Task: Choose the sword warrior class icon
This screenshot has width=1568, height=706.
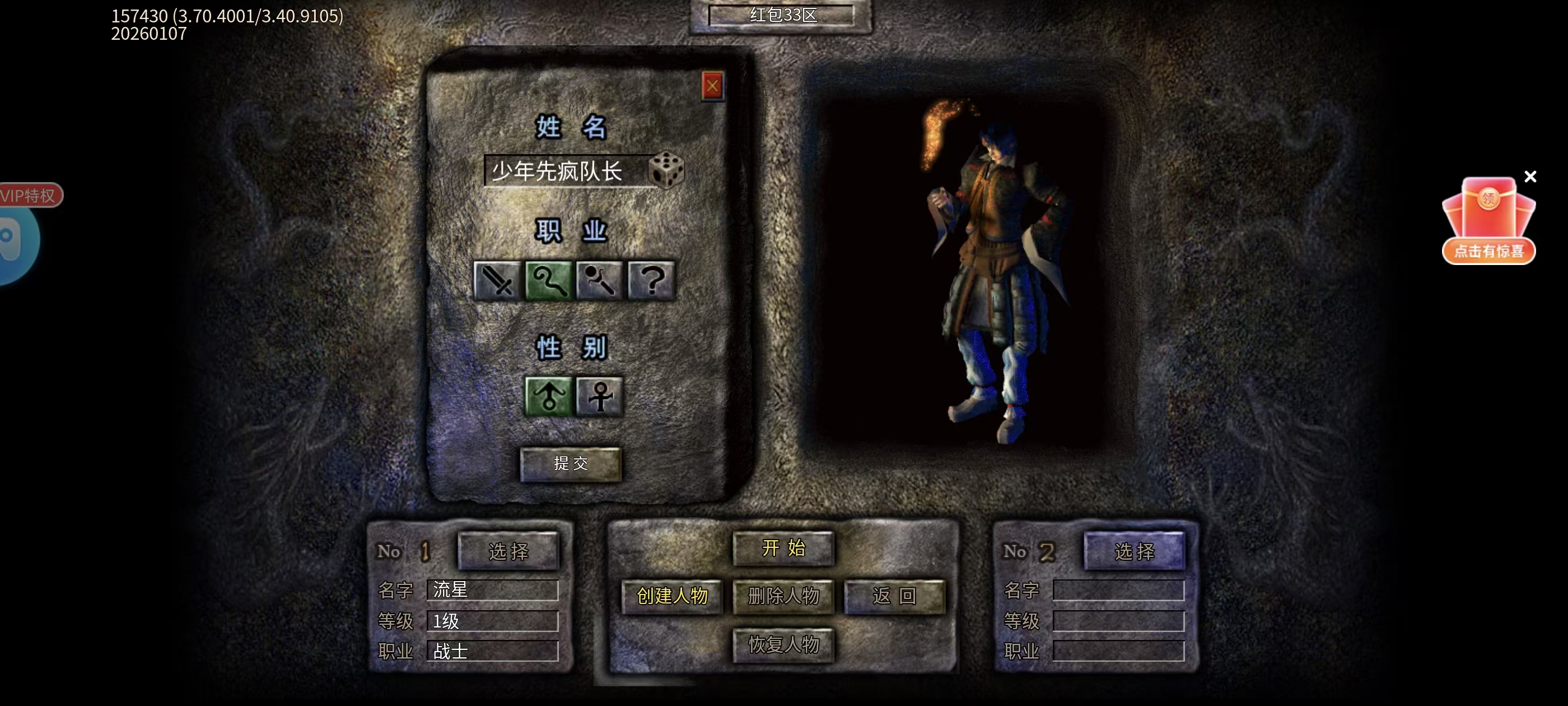Action: point(497,281)
